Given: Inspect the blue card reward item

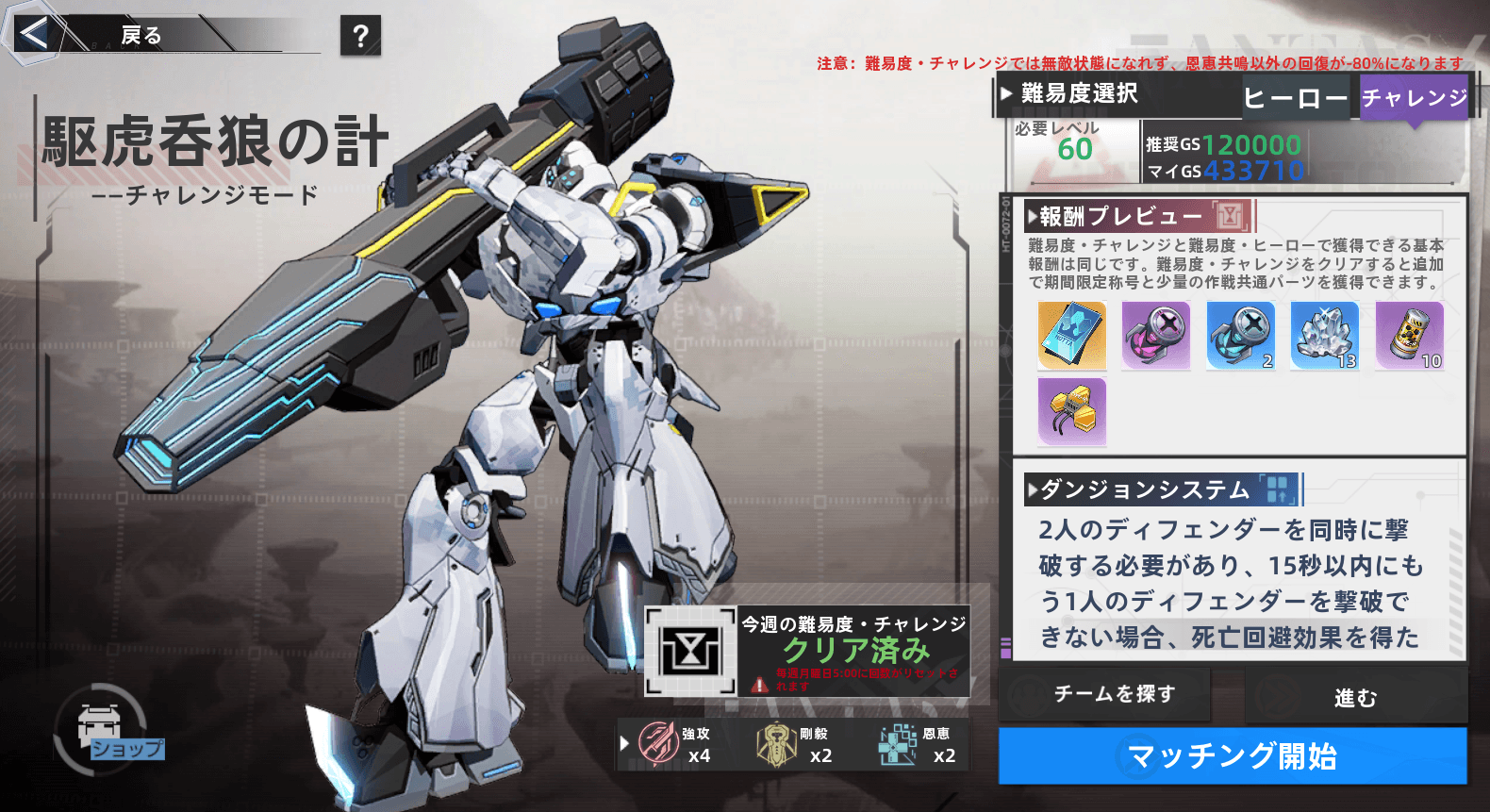Looking at the screenshot, I should tap(1072, 336).
